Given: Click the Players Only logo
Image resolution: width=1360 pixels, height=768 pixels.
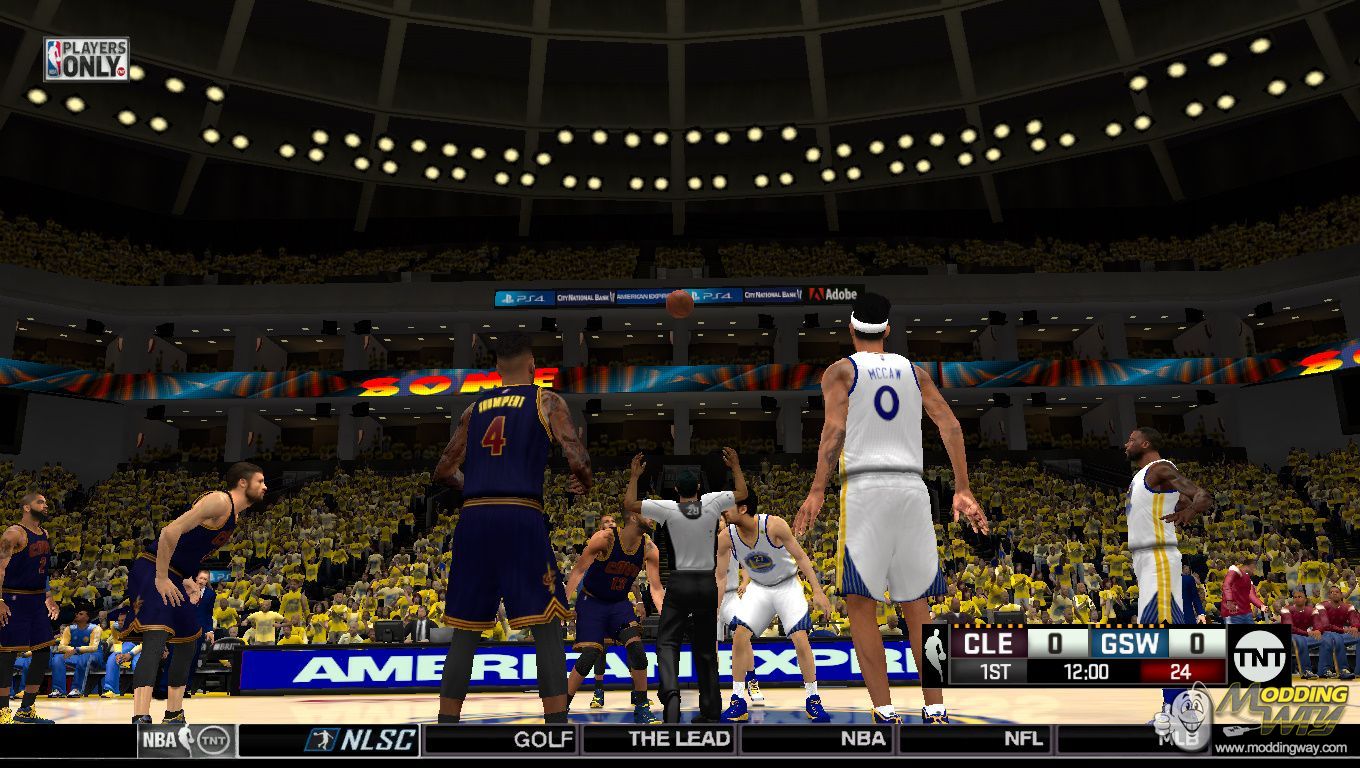Looking at the screenshot, I should (x=86, y=59).
